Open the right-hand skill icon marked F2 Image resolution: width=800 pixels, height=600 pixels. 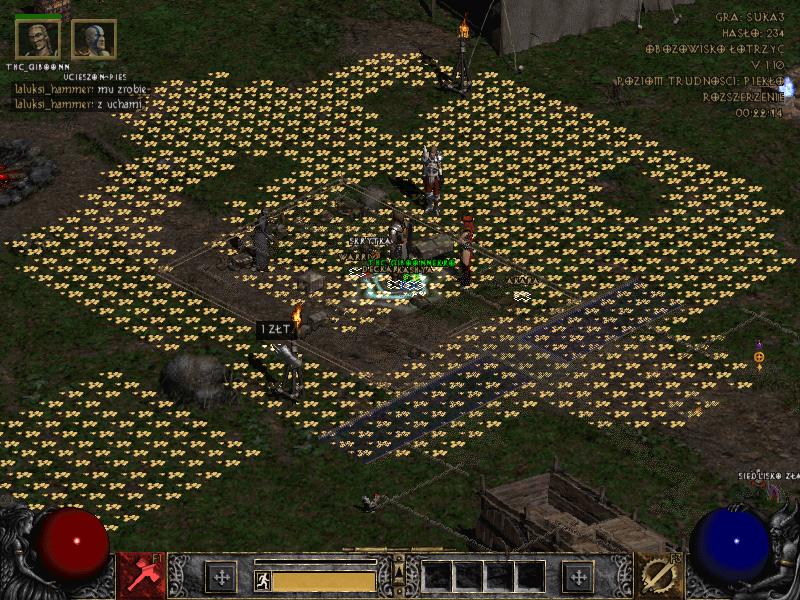659,576
